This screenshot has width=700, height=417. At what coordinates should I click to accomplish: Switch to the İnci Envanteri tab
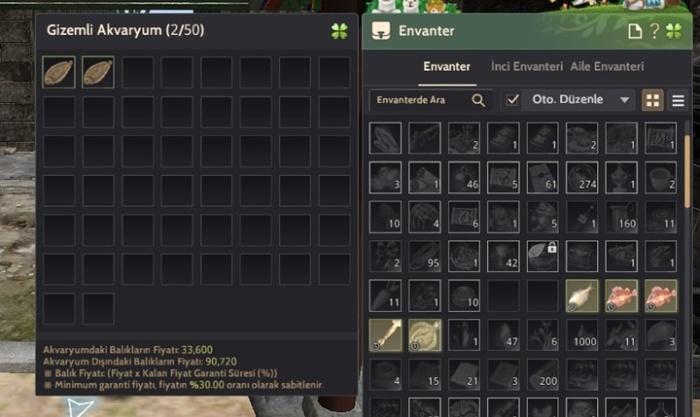(527, 66)
